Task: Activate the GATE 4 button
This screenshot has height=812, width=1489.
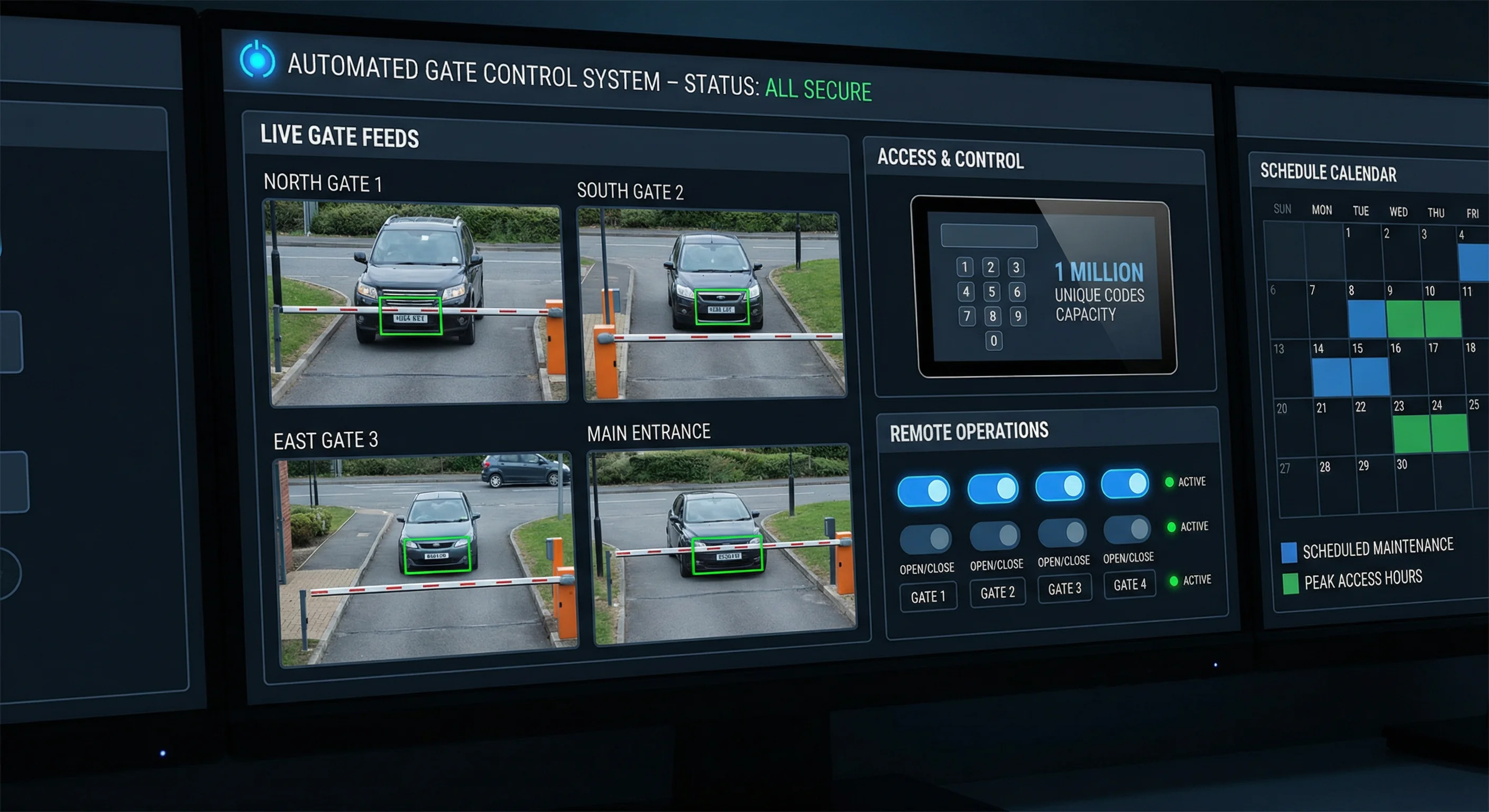Action: click(x=1129, y=584)
